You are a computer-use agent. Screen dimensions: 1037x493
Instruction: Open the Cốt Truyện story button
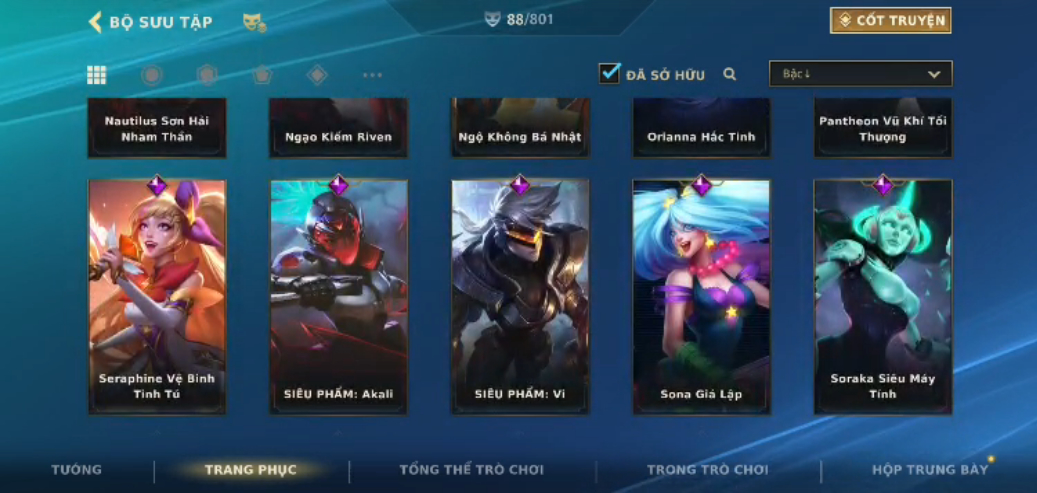coord(890,21)
